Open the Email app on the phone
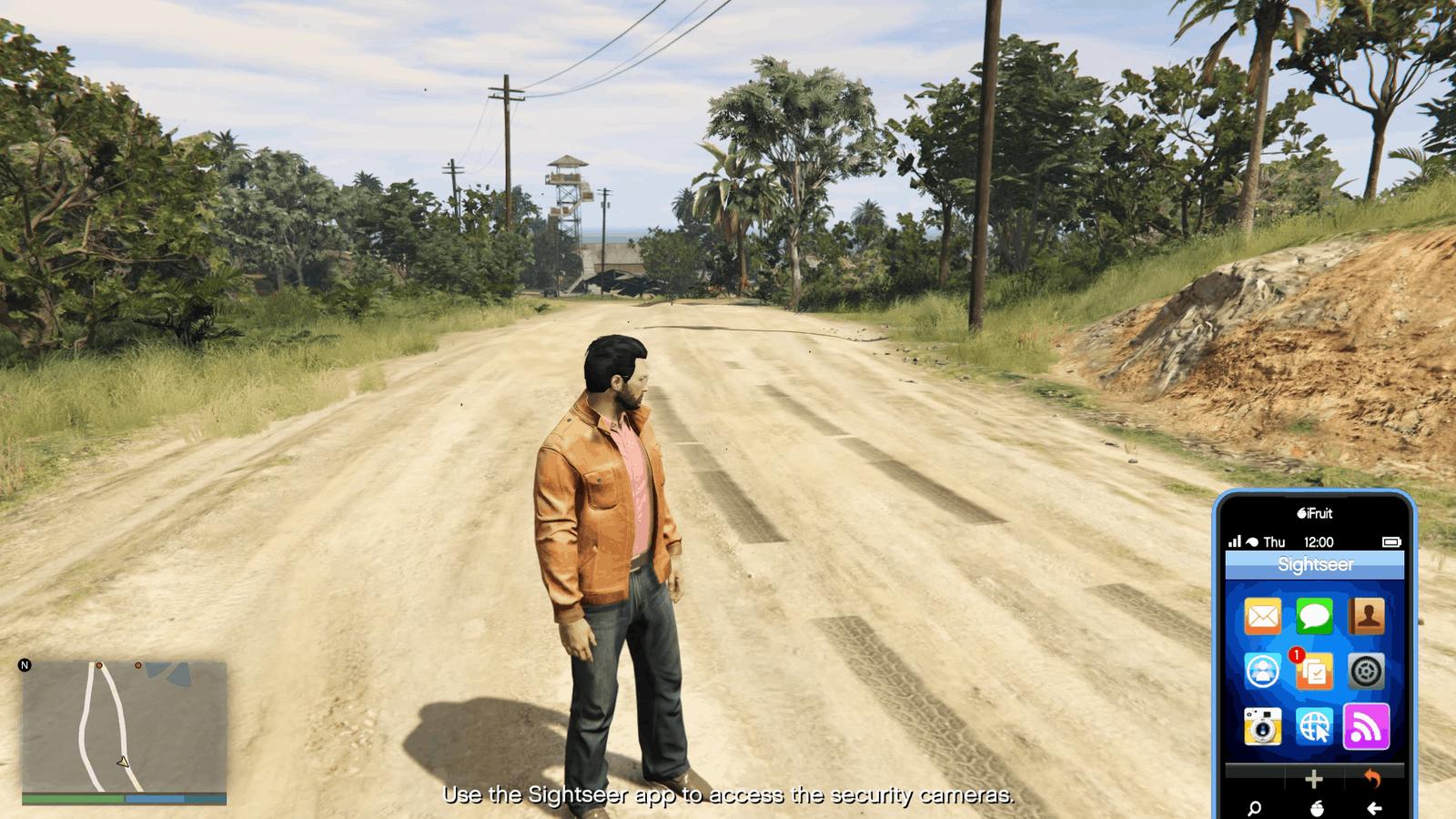 pos(1262,617)
